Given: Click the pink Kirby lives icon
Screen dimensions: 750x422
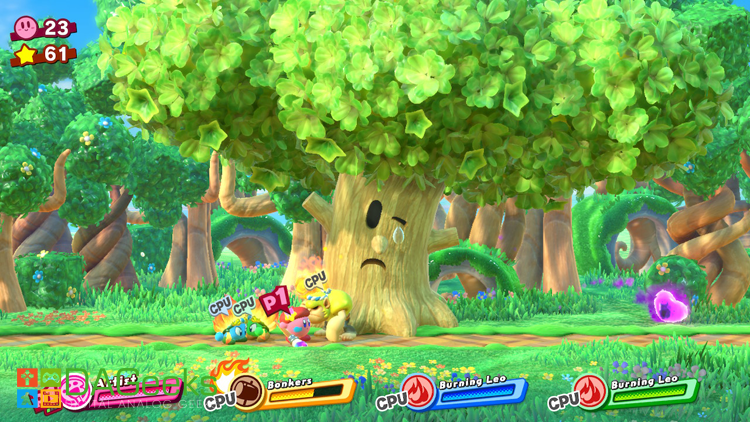Looking at the screenshot, I should tap(25, 27).
